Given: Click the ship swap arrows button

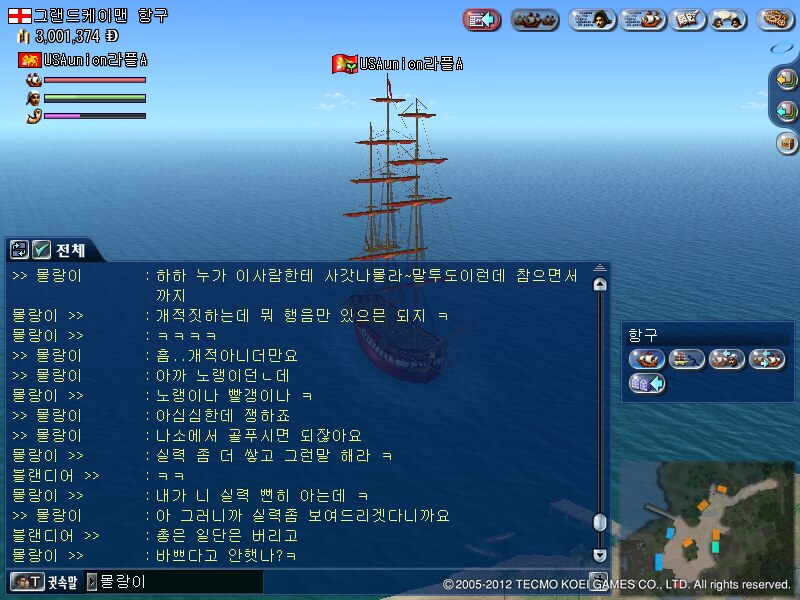Looking at the screenshot, I should point(767,359).
